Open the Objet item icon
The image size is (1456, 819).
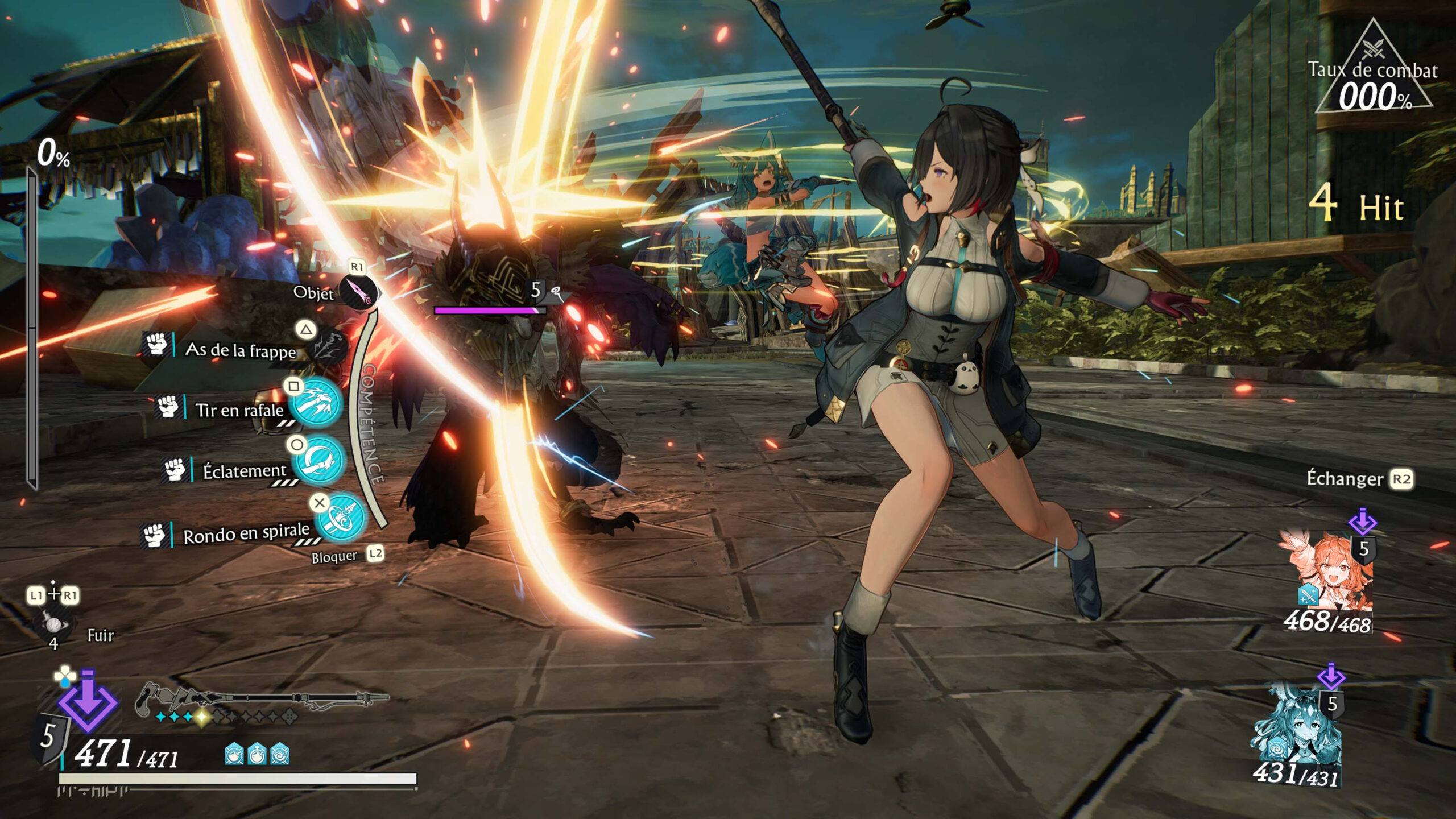coord(358,292)
